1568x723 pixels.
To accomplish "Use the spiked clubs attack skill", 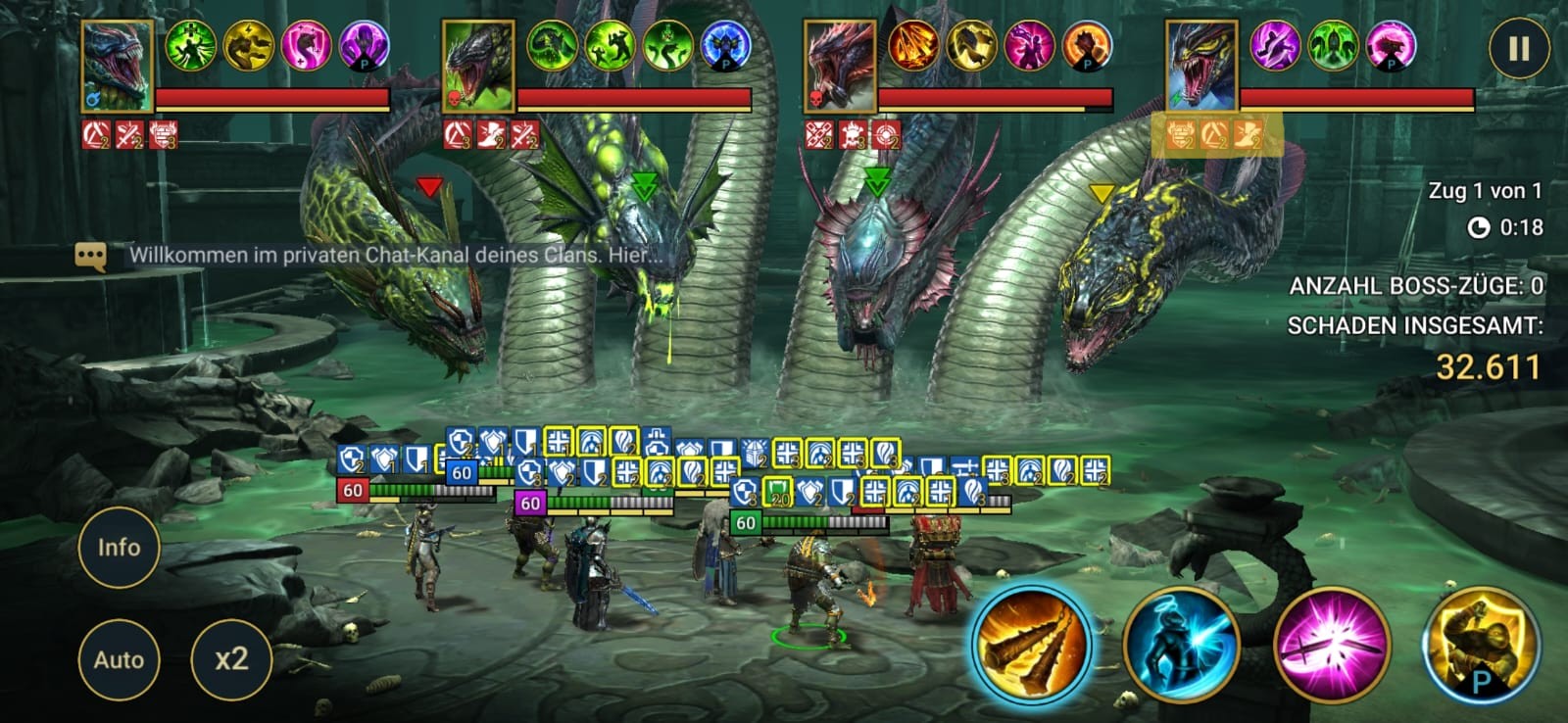I will coord(1031,645).
